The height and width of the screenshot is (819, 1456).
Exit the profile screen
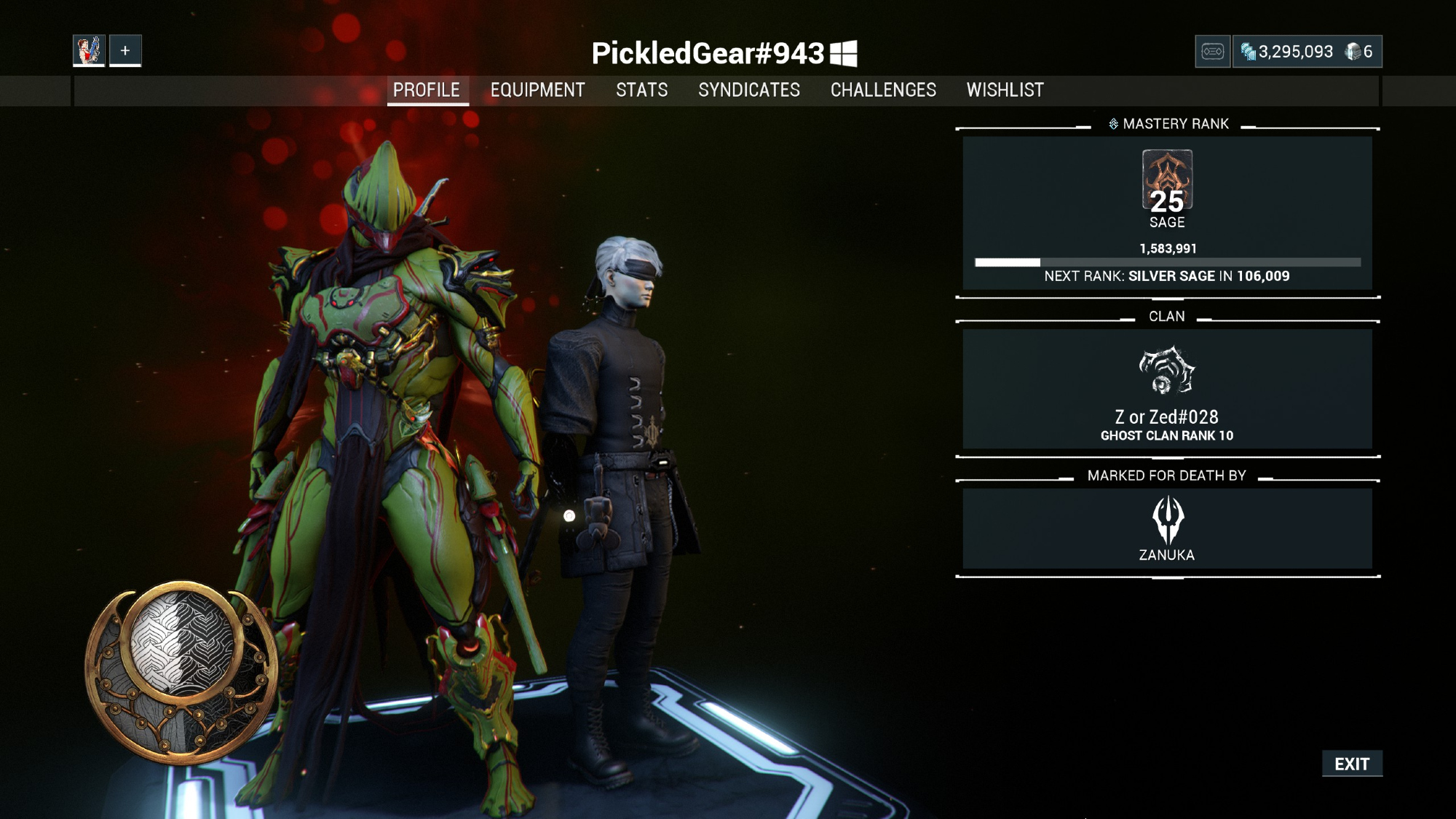click(1351, 764)
